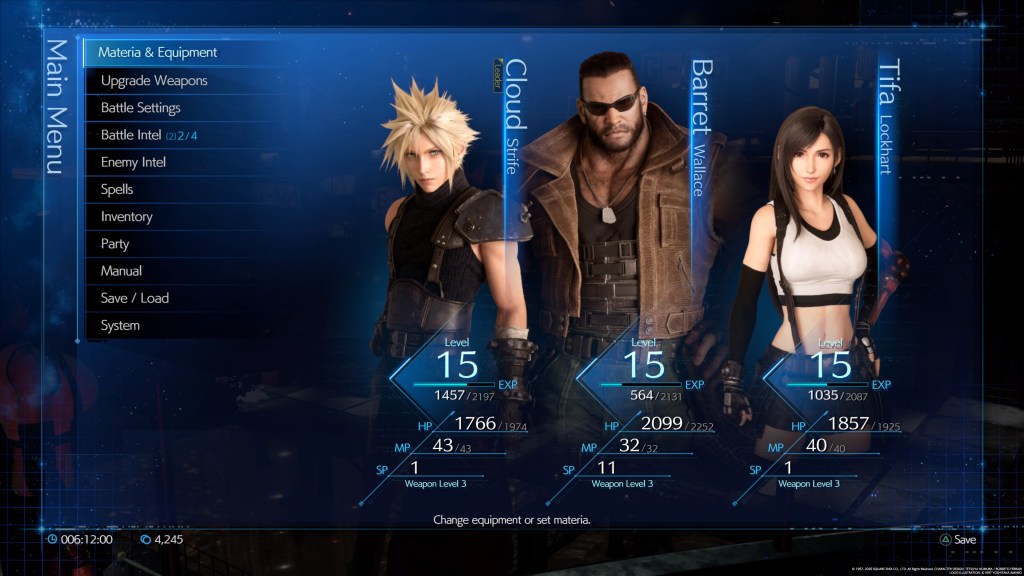The width and height of the screenshot is (1024, 576).
Task: Open Battle Settings
Action: point(141,107)
